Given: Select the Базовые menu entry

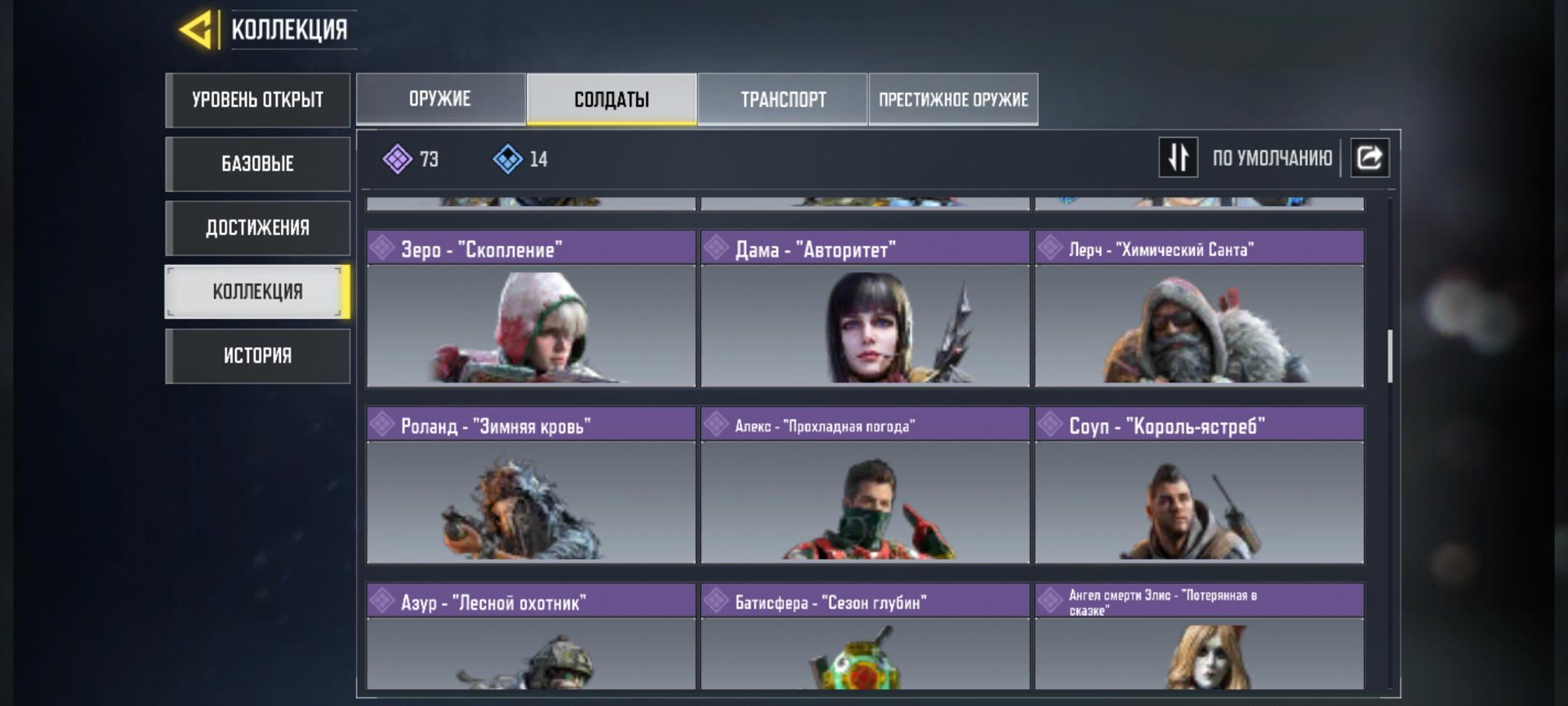Looking at the screenshot, I should (257, 163).
